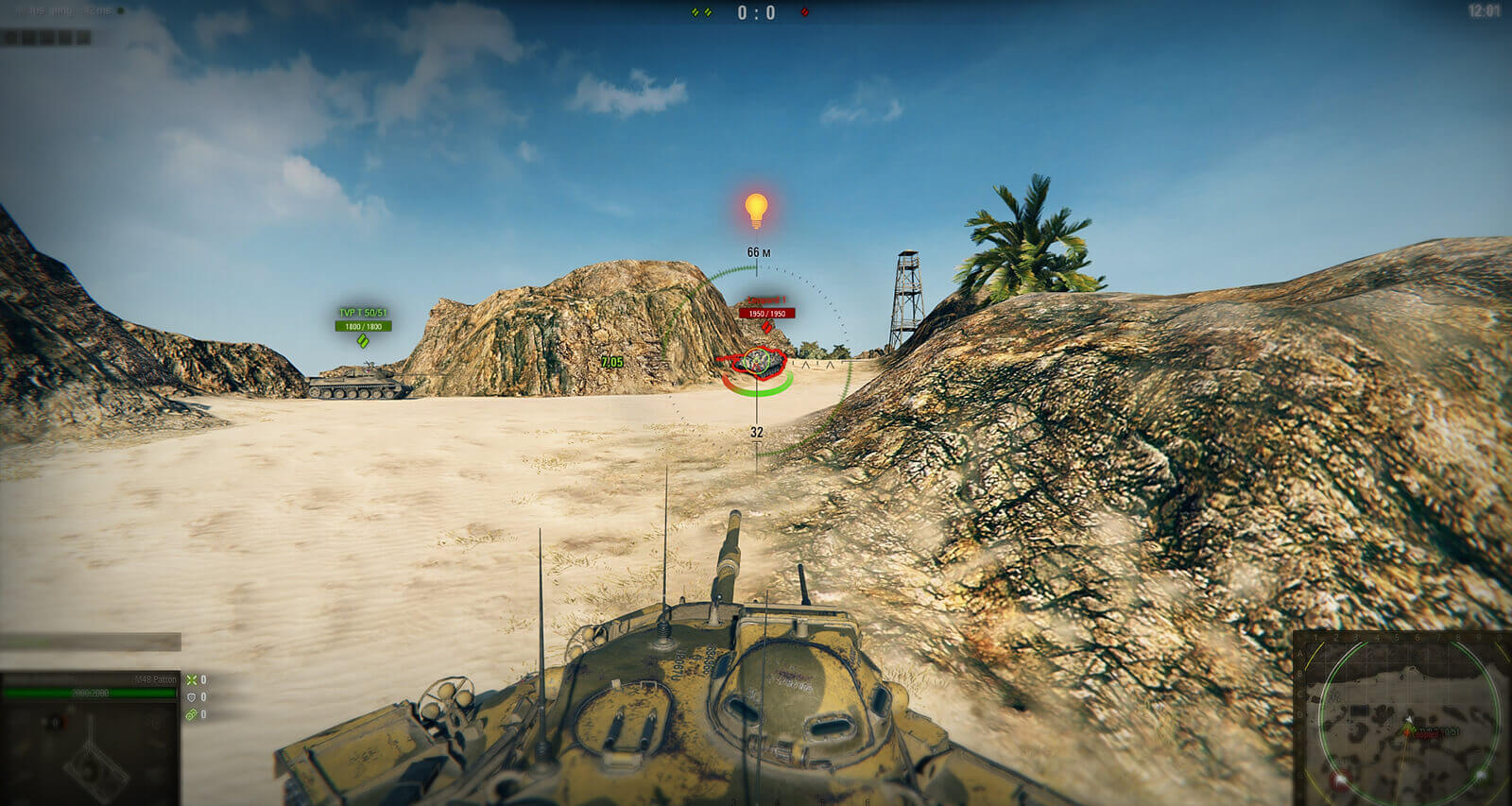Click the green crossed-arrows damage counter icon
Viewport: 1512px width, 806px height.
(x=192, y=680)
